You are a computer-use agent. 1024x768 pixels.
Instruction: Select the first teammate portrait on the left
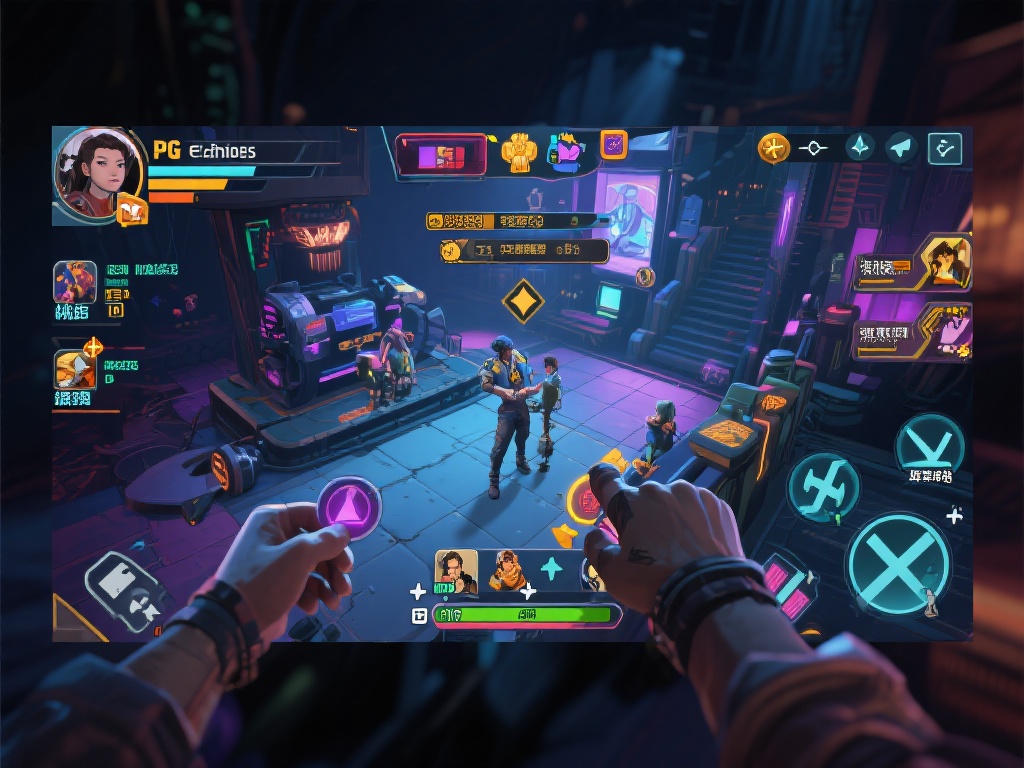click(75, 282)
